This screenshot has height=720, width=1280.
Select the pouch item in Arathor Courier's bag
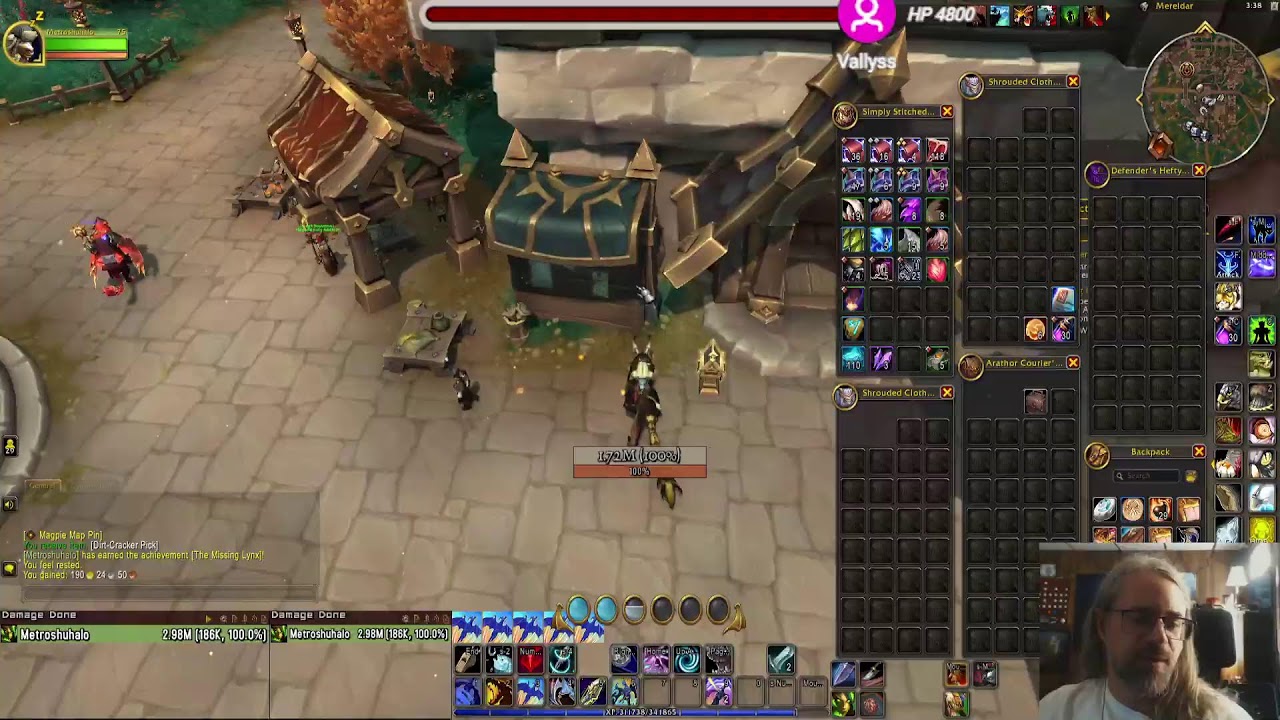1035,402
